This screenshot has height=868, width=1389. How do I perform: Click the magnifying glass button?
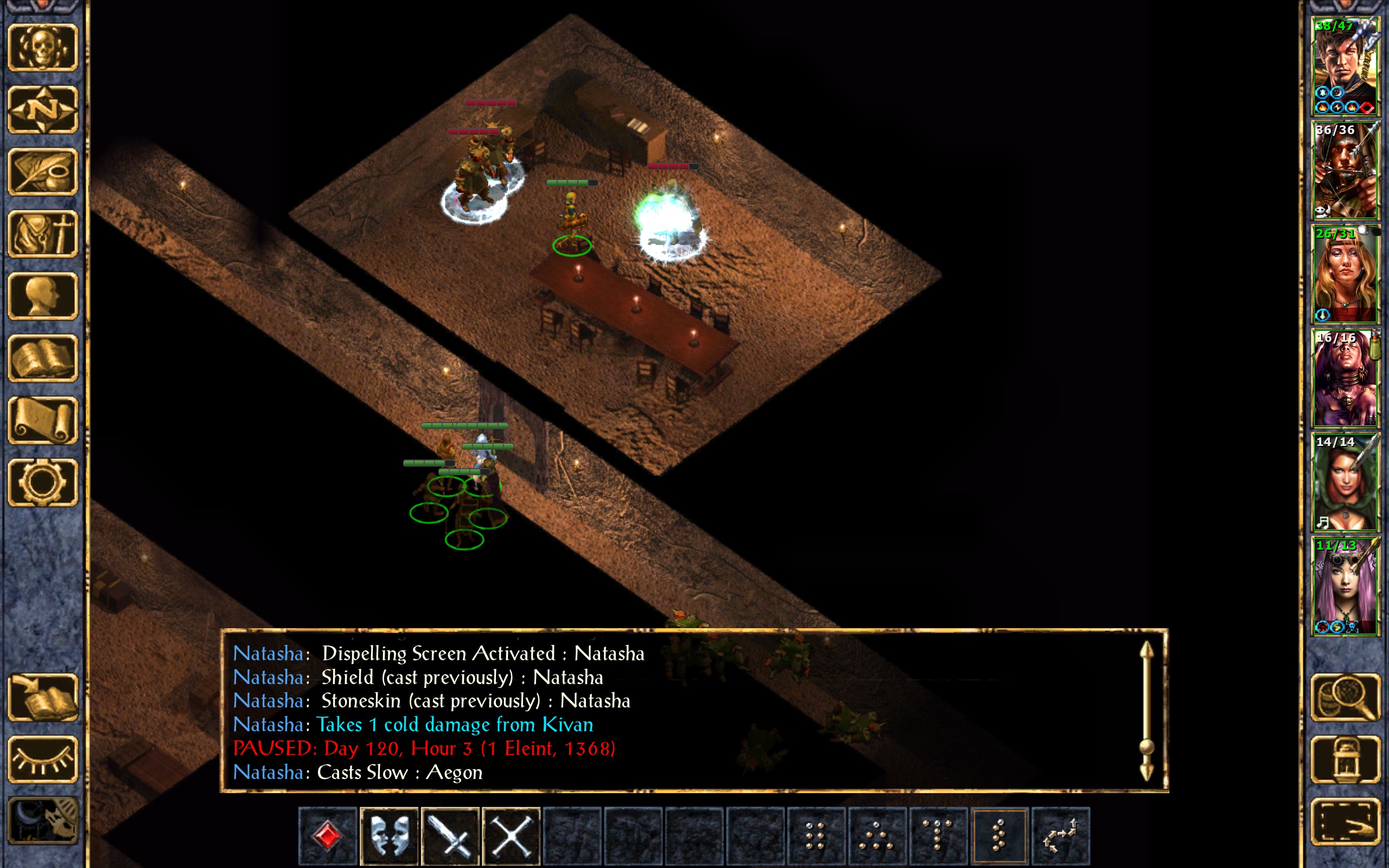click(1345, 698)
